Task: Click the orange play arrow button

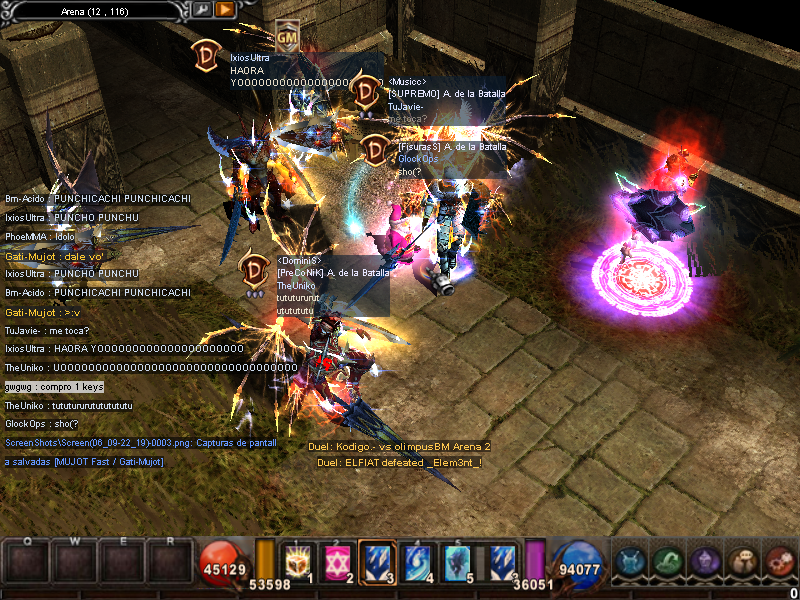Action: [225, 10]
